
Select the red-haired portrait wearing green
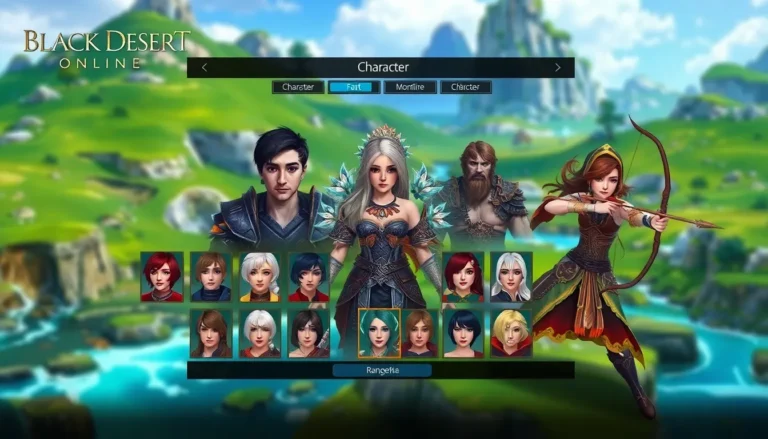[463, 277]
